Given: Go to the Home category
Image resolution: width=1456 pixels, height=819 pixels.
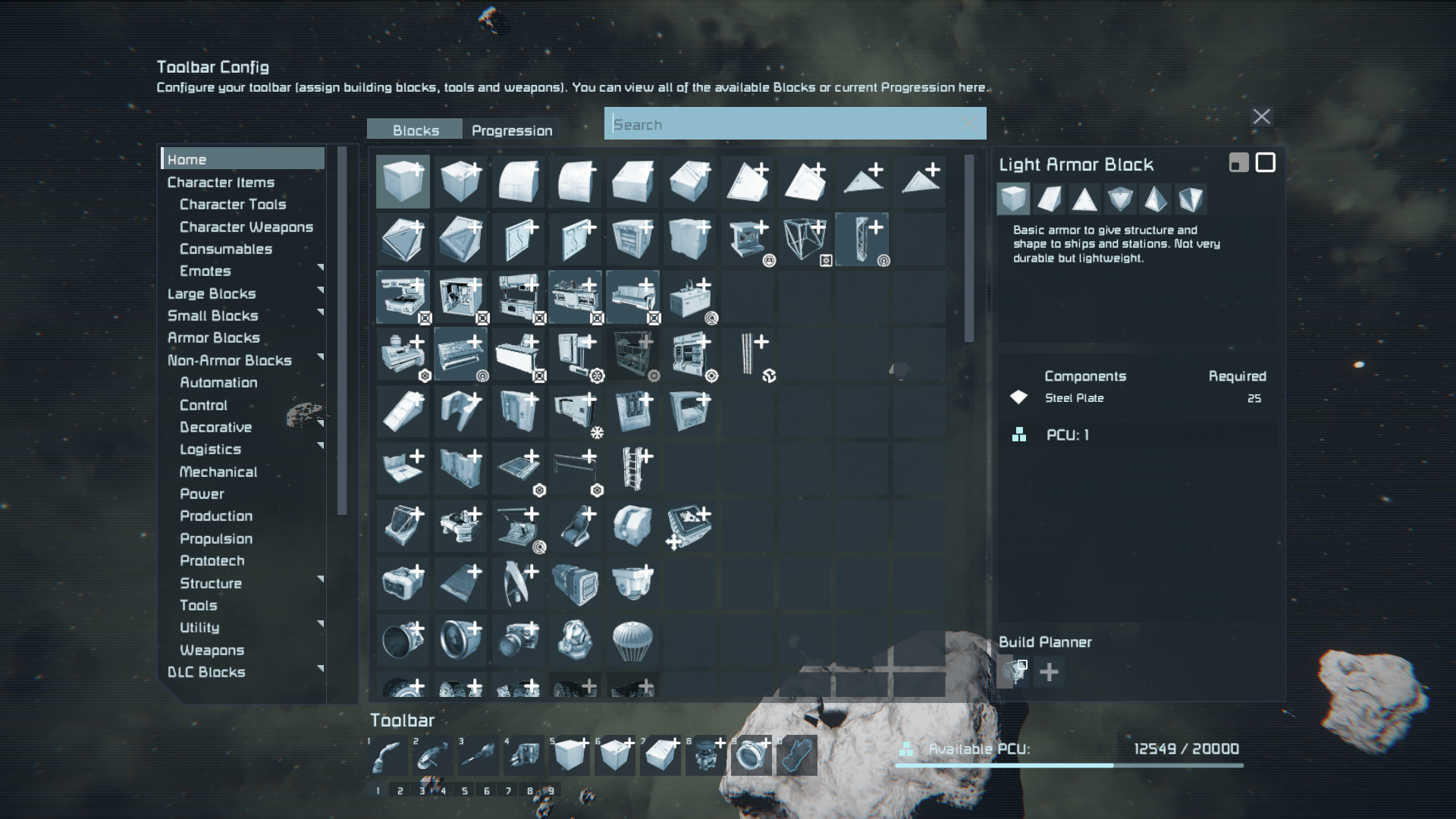Looking at the screenshot, I should [187, 159].
